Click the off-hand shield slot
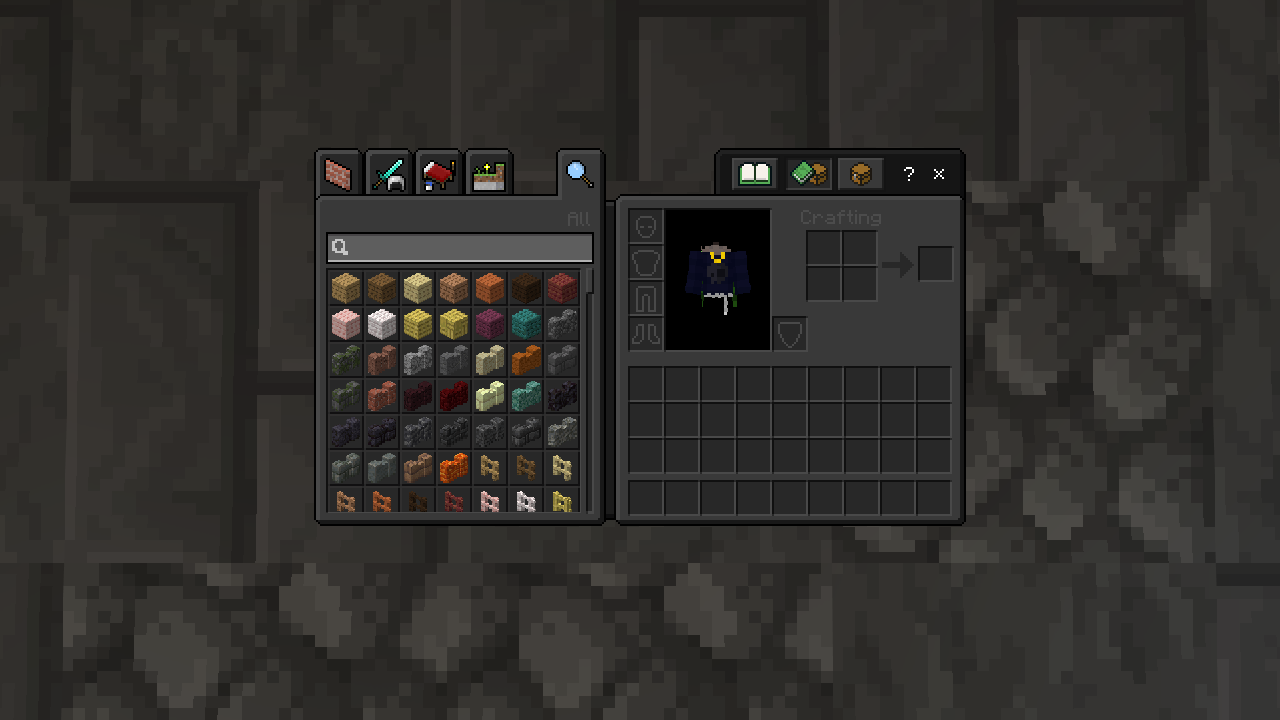Viewport: 1280px width, 720px height. pos(790,334)
